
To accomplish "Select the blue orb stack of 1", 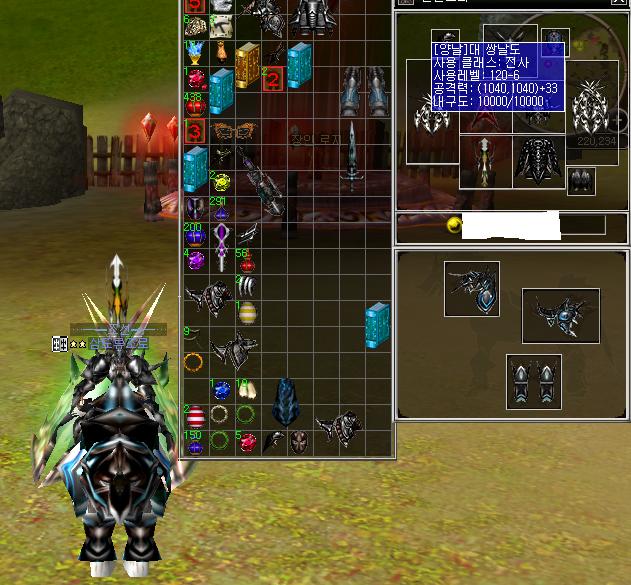I will 221,390.
